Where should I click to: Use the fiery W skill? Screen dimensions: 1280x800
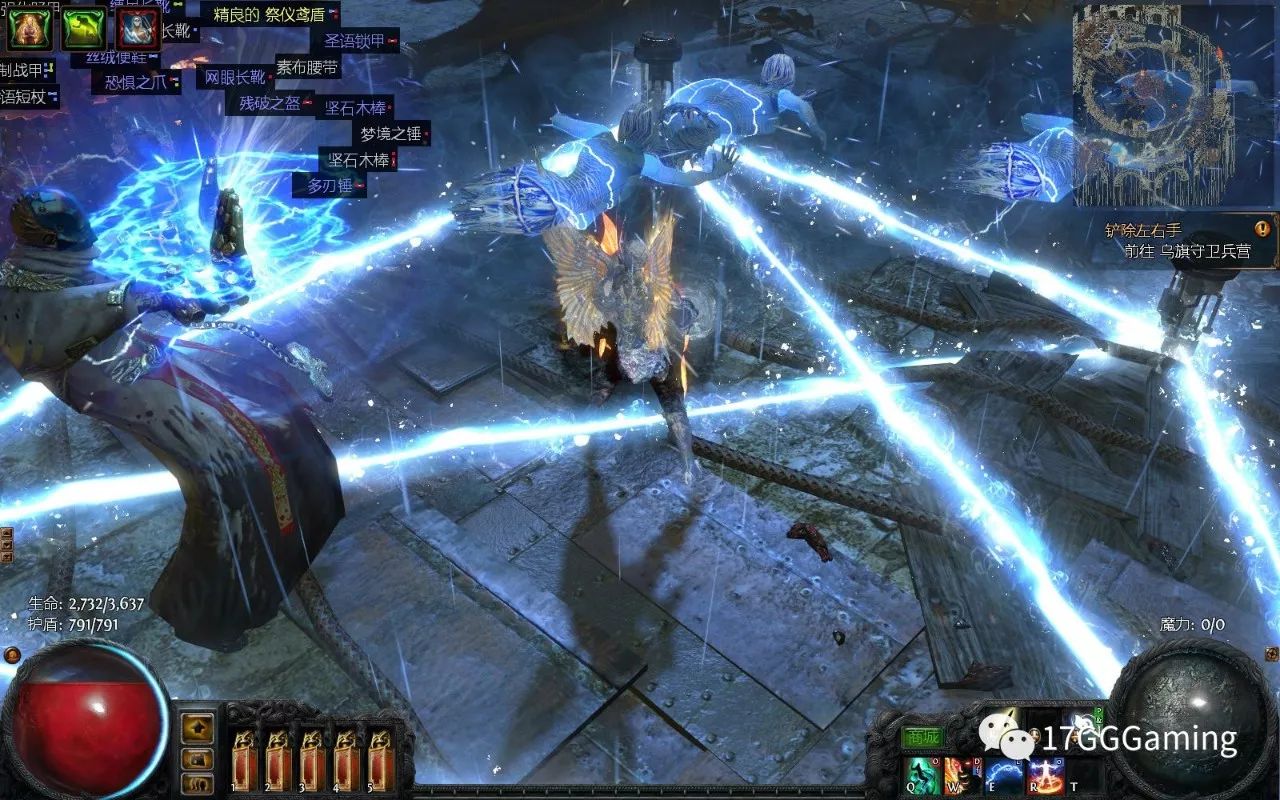click(x=963, y=775)
